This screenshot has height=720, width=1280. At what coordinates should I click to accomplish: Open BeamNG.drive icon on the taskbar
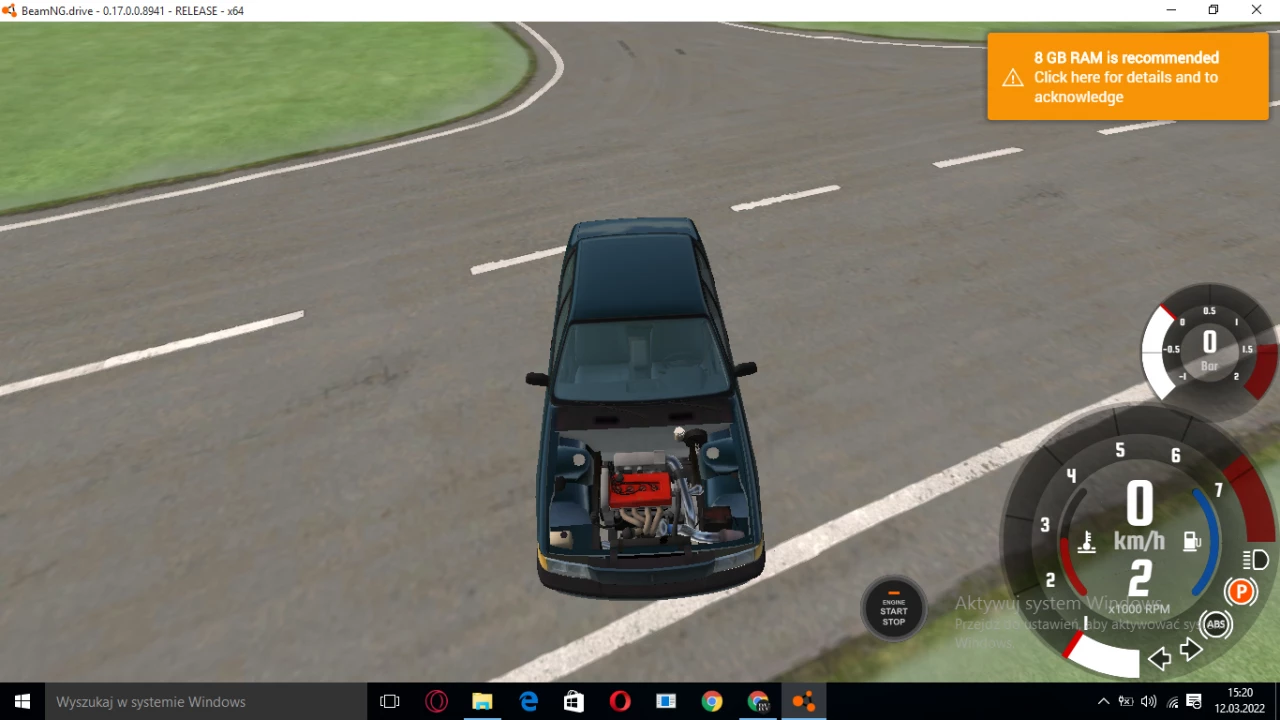point(804,701)
